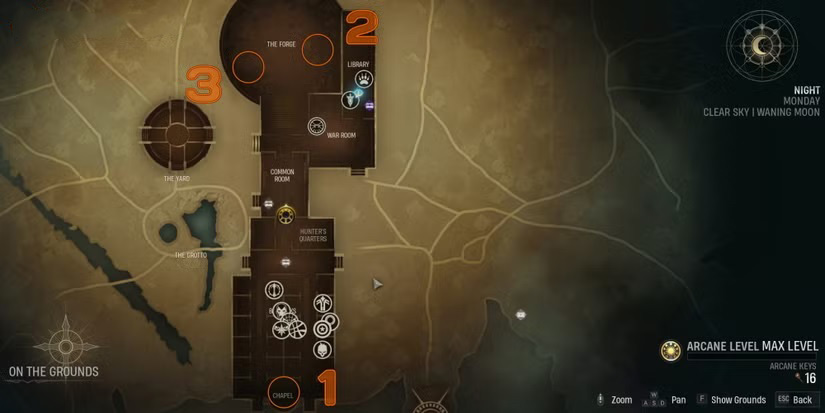Image resolution: width=825 pixels, height=413 pixels.
Task: Click the Arcane Level sun icon
Action: point(671,350)
